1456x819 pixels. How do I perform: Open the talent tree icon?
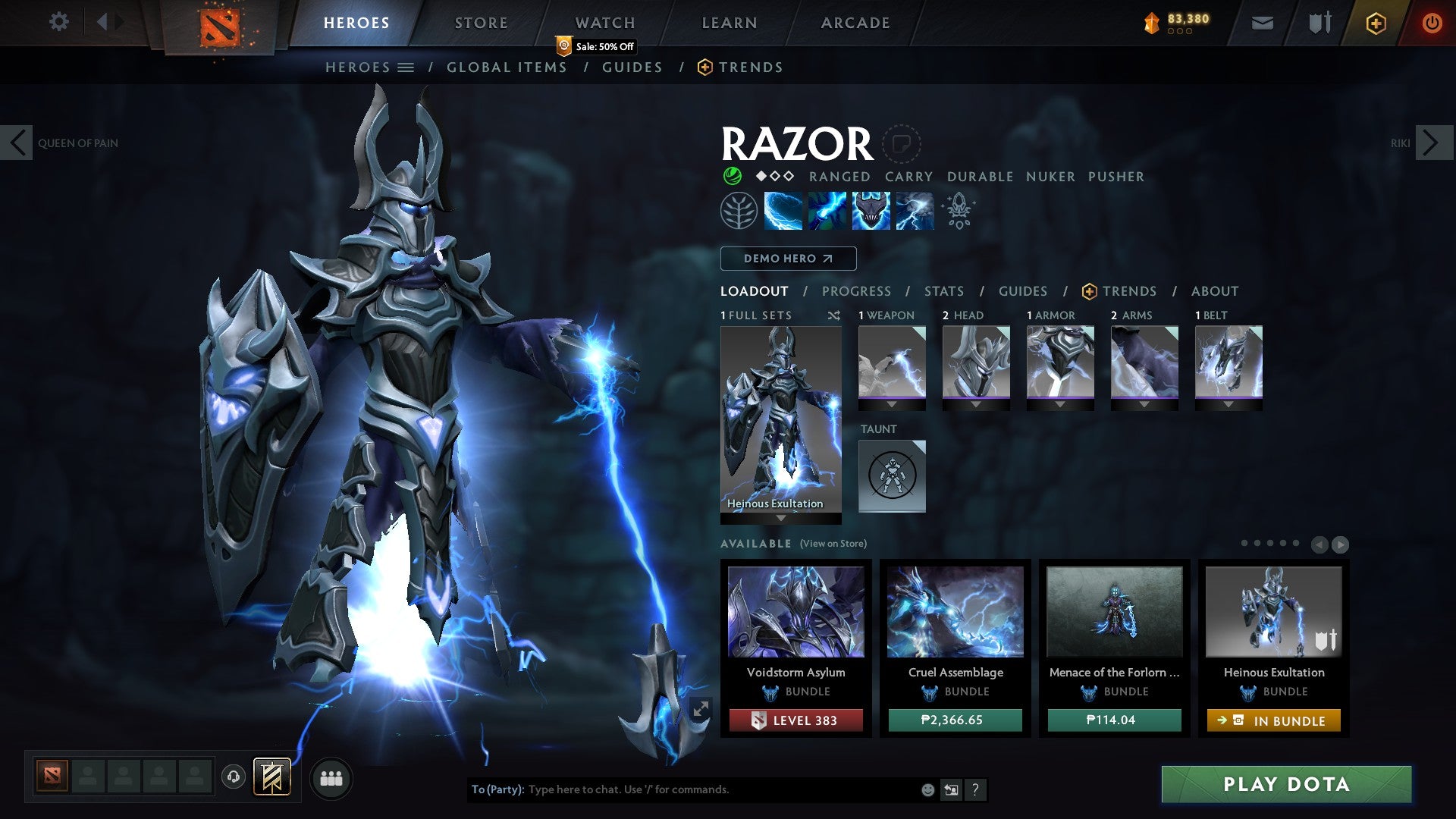tap(738, 211)
